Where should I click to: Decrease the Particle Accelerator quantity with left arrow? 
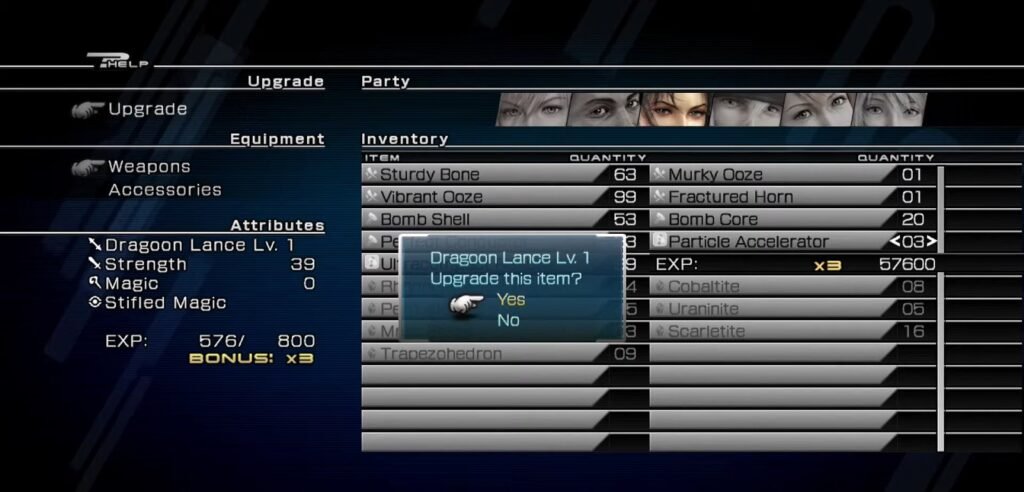(895, 241)
